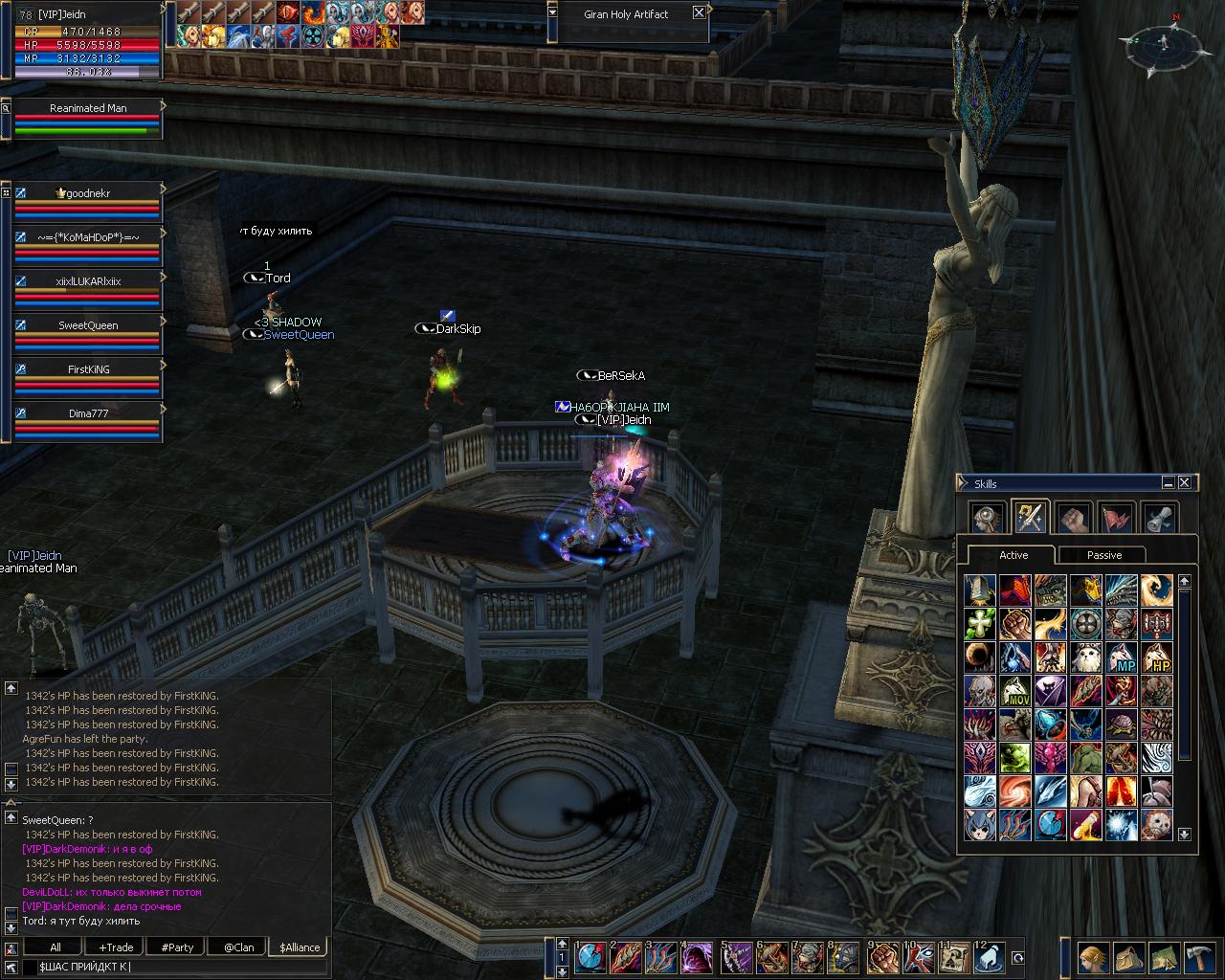Screen dimensions: 1225x980
Task: Close the Giran Holy Artifact target window
Action: pyautogui.click(x=699, y=13)
